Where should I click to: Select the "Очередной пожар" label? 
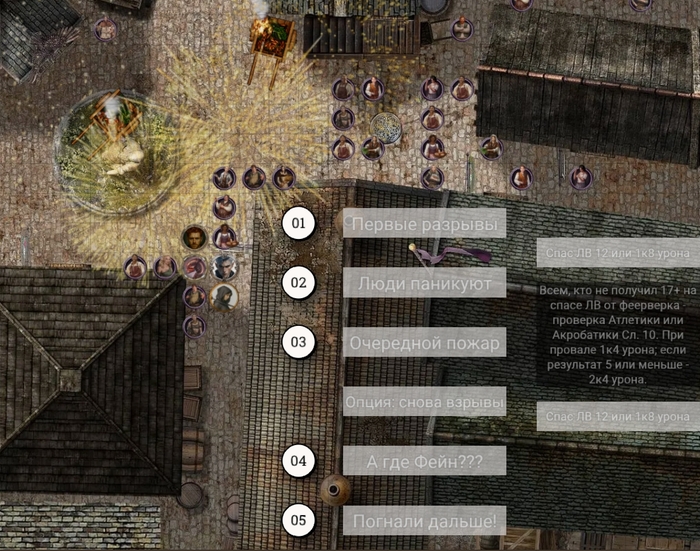click(424, 342)
